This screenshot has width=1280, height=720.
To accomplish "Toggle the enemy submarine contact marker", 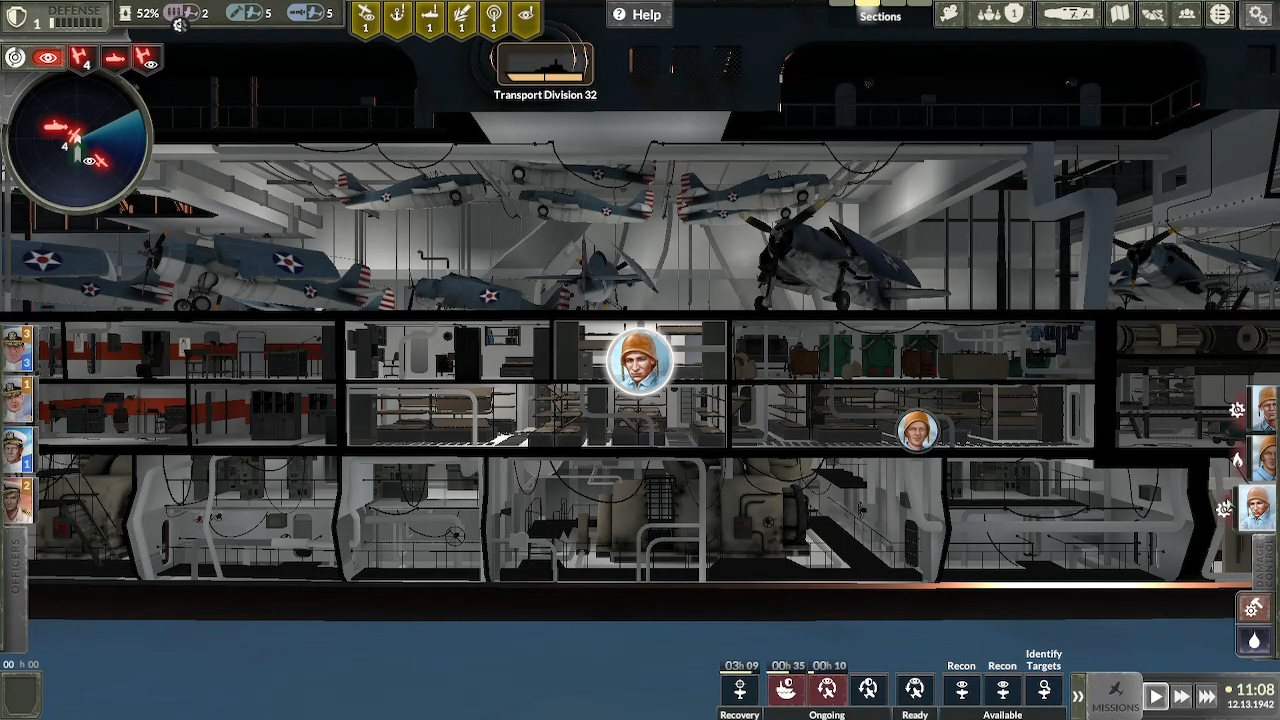I will tap(116, 57).
